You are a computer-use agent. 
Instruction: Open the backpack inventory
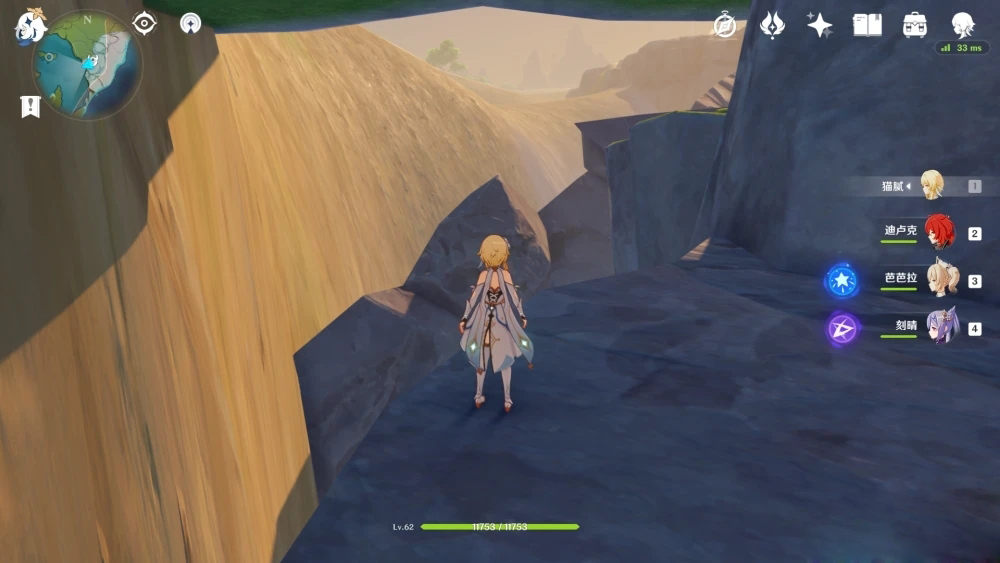point(915,25)
